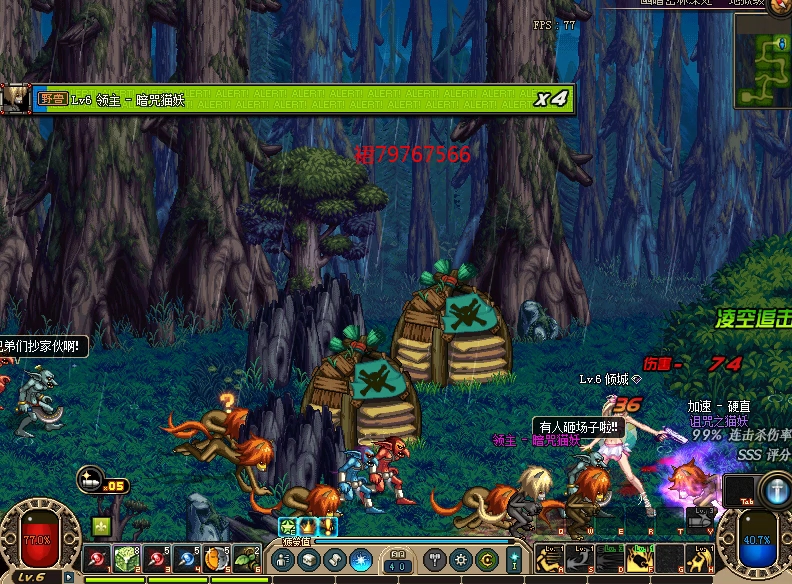Open the quest scroll menu button

tap(335, 559)
